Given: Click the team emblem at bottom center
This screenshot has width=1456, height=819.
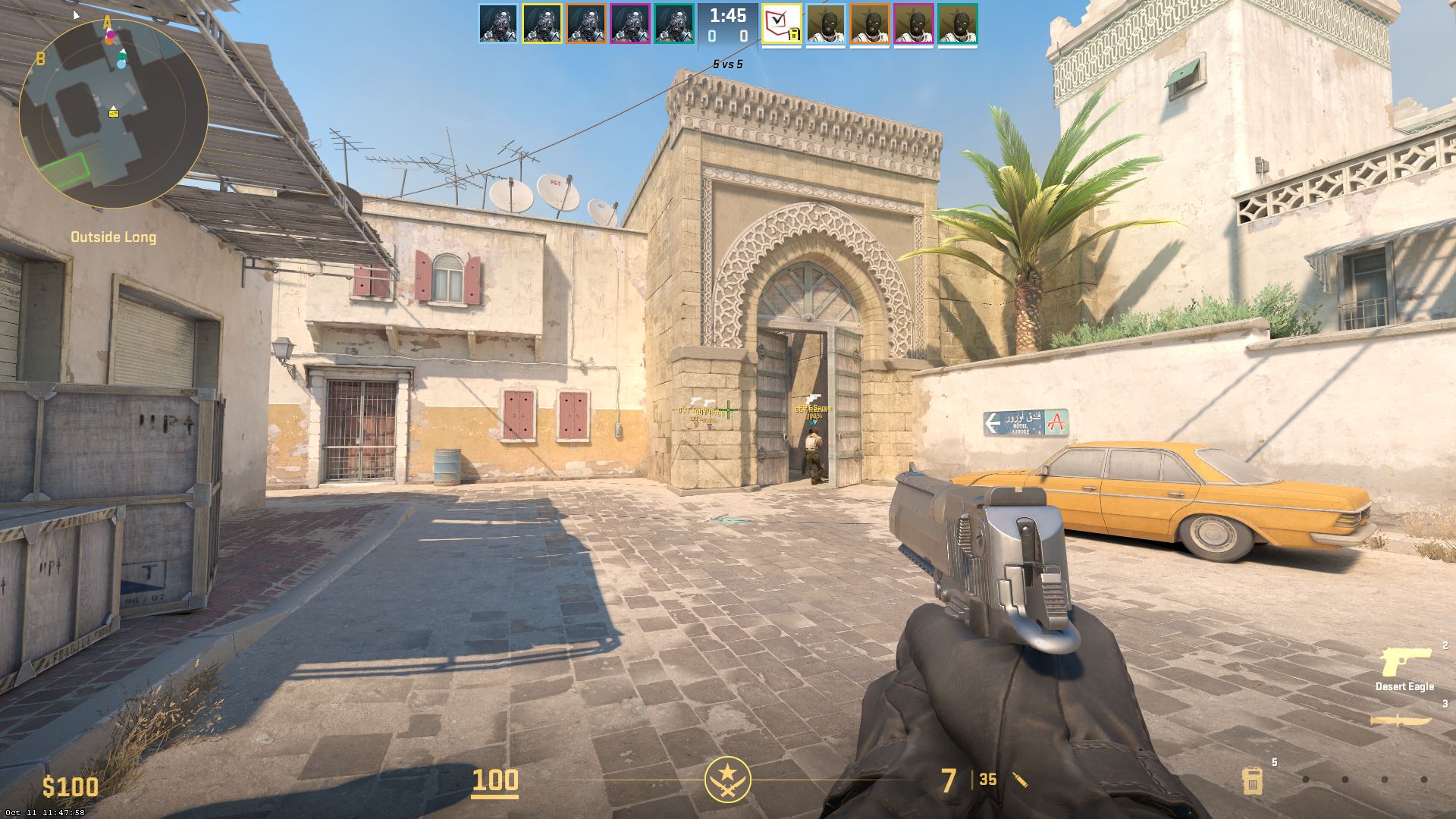Looking at the screenshot, I should [727, 780].
